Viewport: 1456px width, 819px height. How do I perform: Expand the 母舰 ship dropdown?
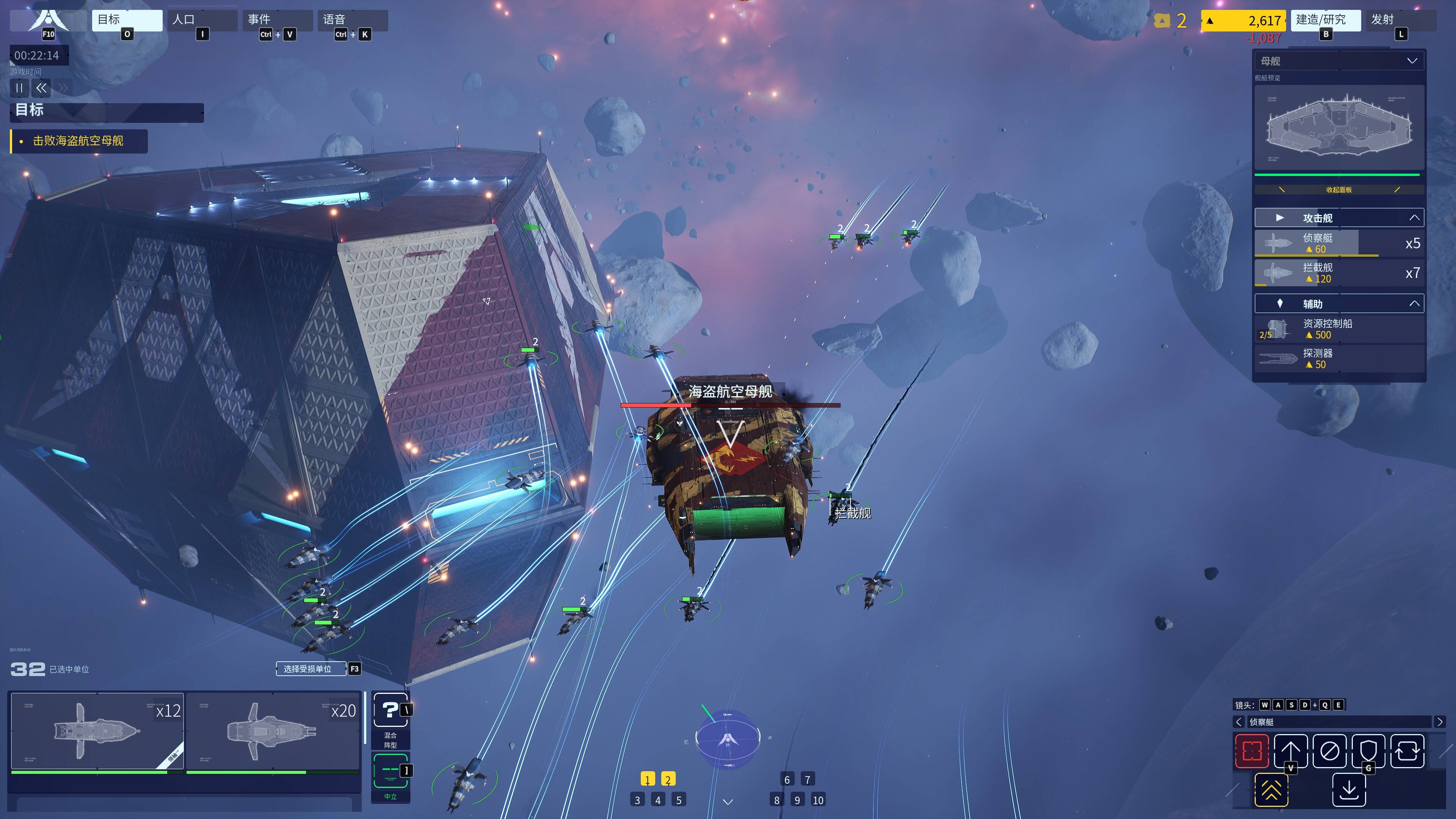(1411, 61)
